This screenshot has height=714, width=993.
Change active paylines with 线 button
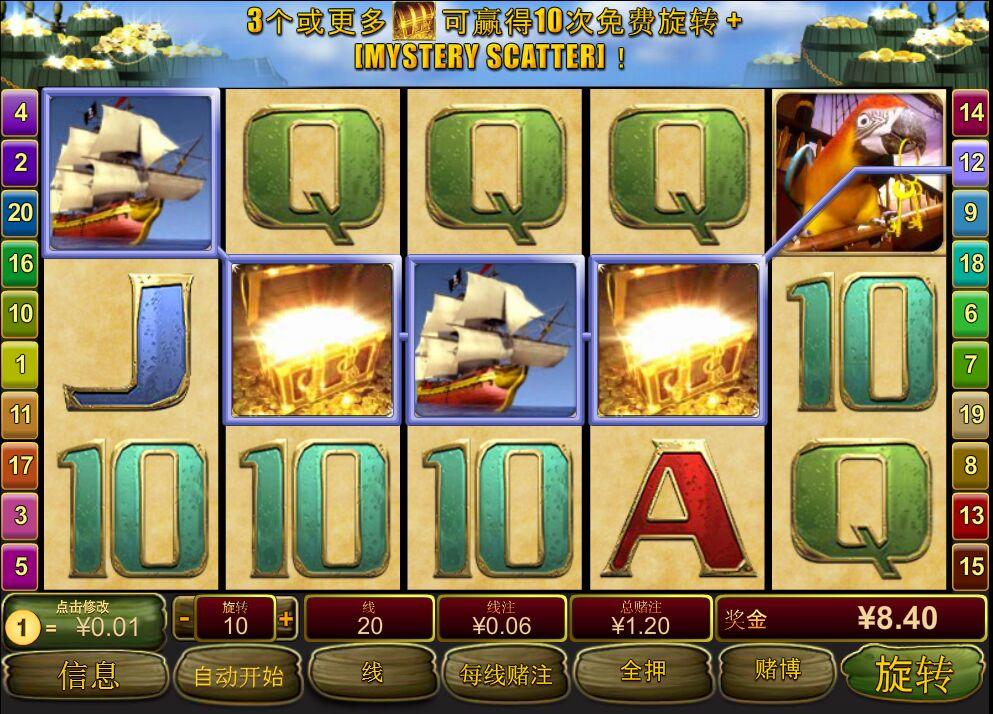click(x=371, y=673)
